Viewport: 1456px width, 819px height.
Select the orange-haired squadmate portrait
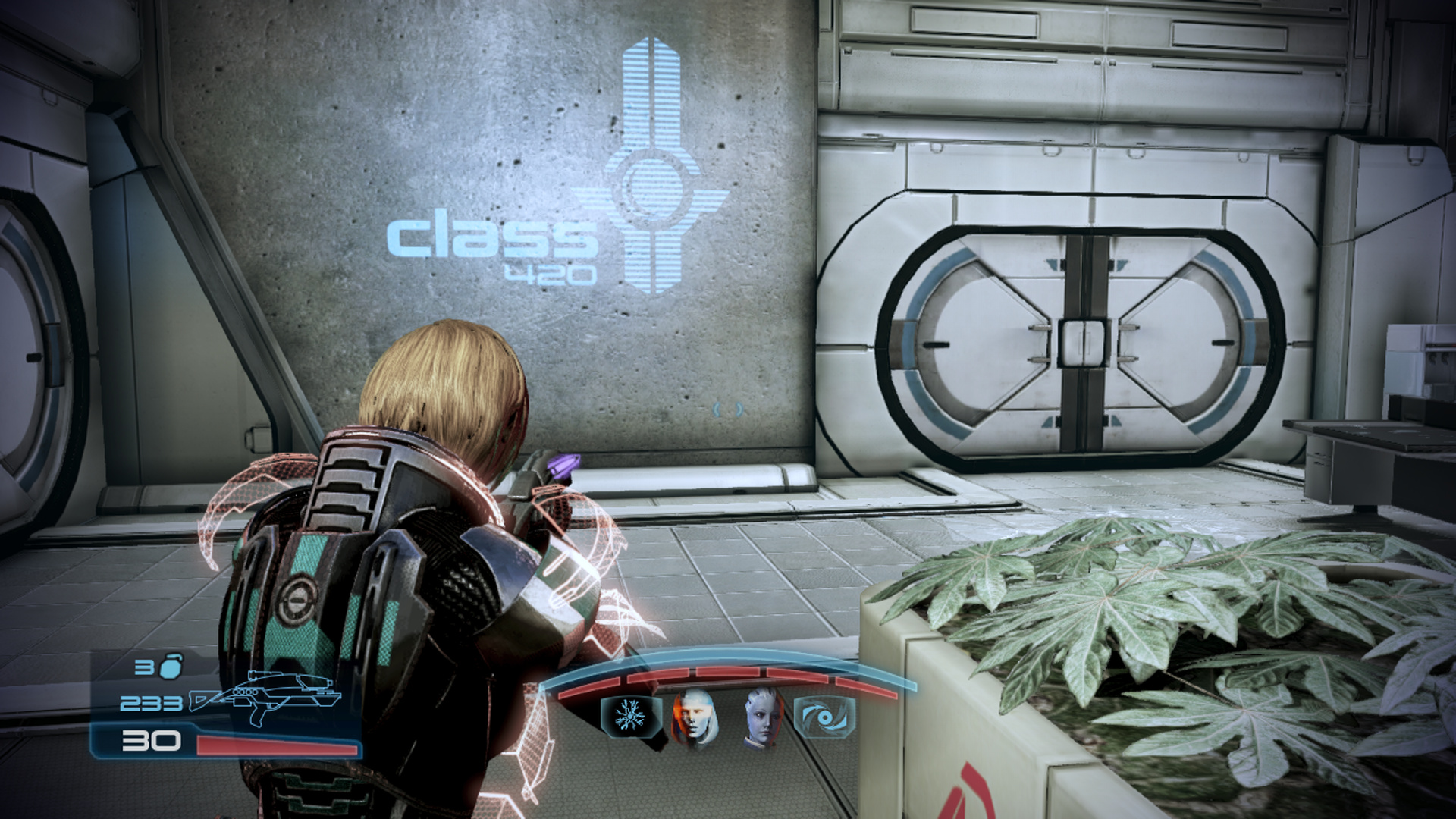pyautogui.click(x=693, y=717)
